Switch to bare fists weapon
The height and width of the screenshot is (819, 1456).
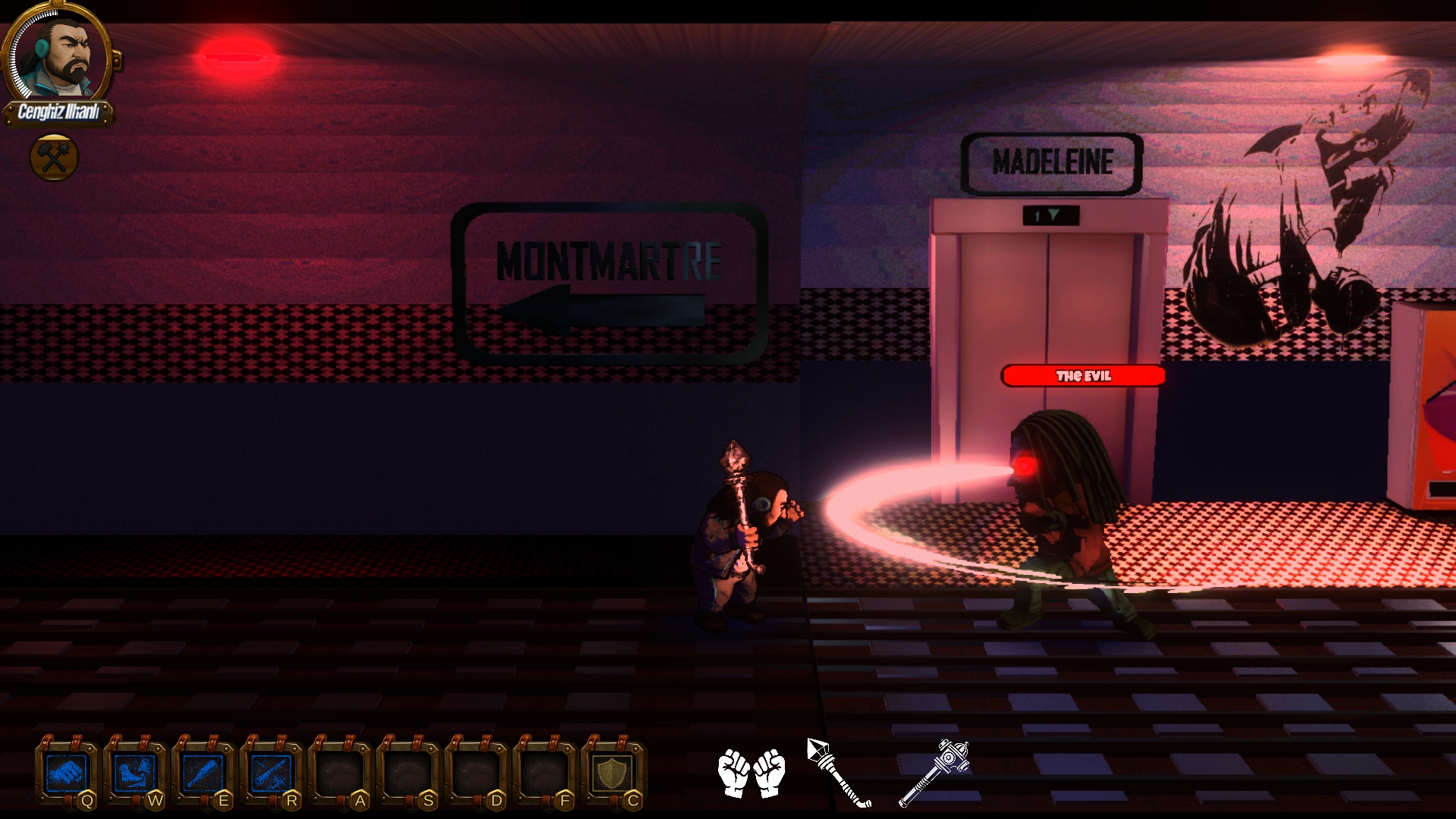point(752,772)
